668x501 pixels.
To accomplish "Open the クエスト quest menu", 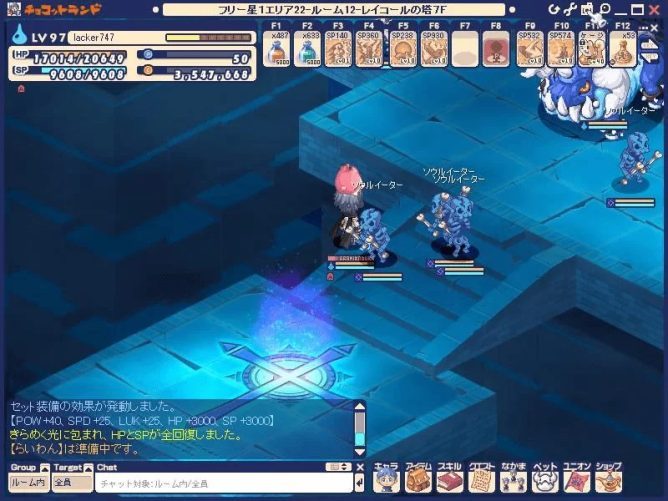I will coord(481,480).
